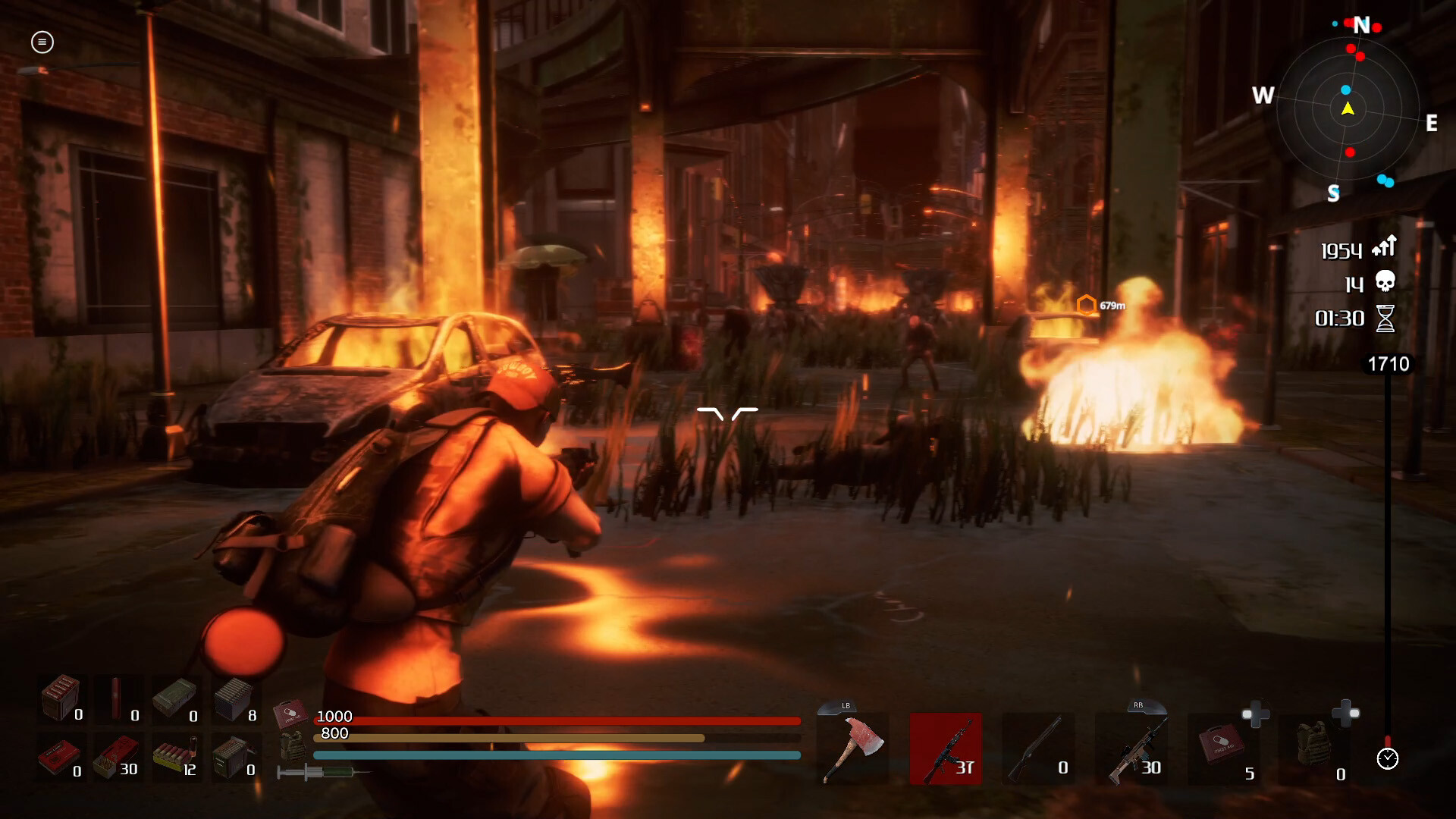Select the shotgun slot in the hotbar

click(1040, 747)
